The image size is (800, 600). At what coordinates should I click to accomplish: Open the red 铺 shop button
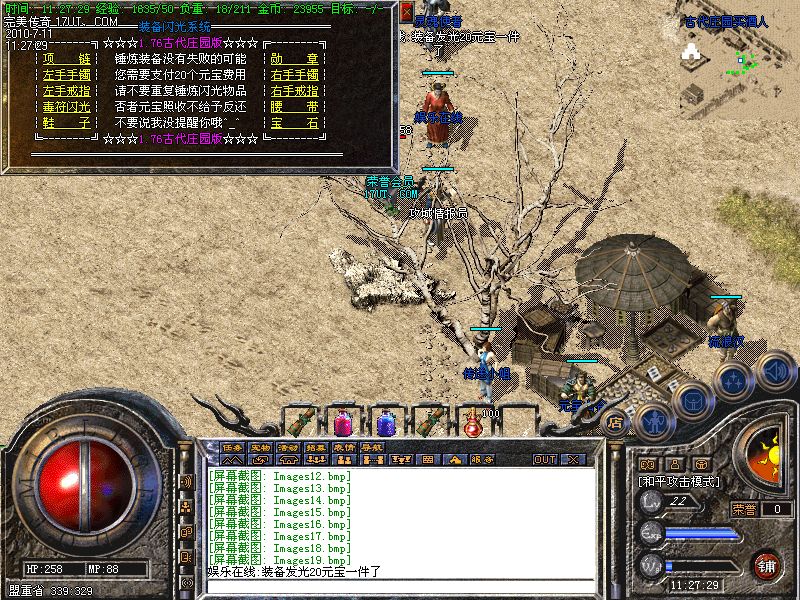tap(767, 565)
